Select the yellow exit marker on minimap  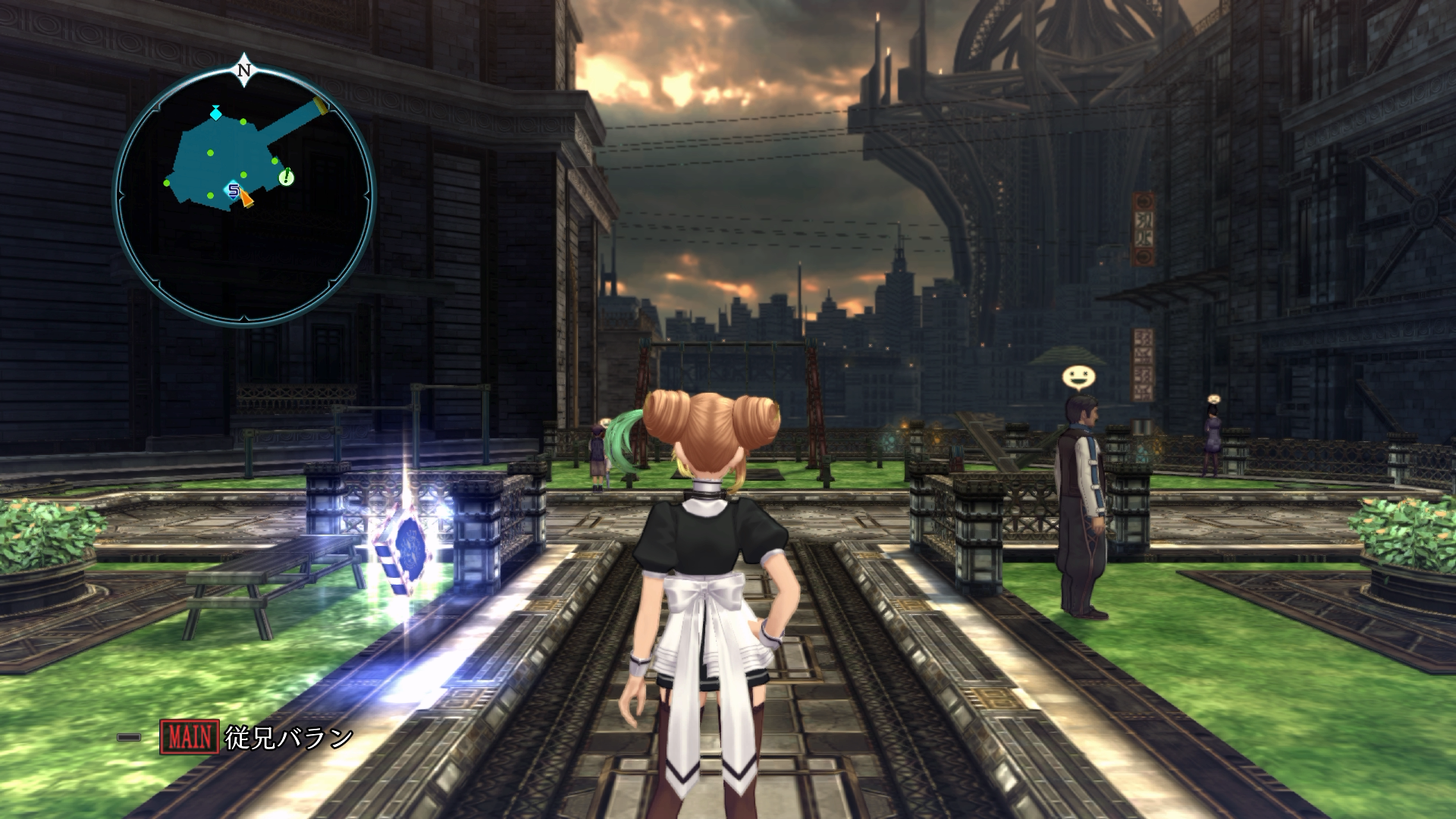(x=322, y=105)
